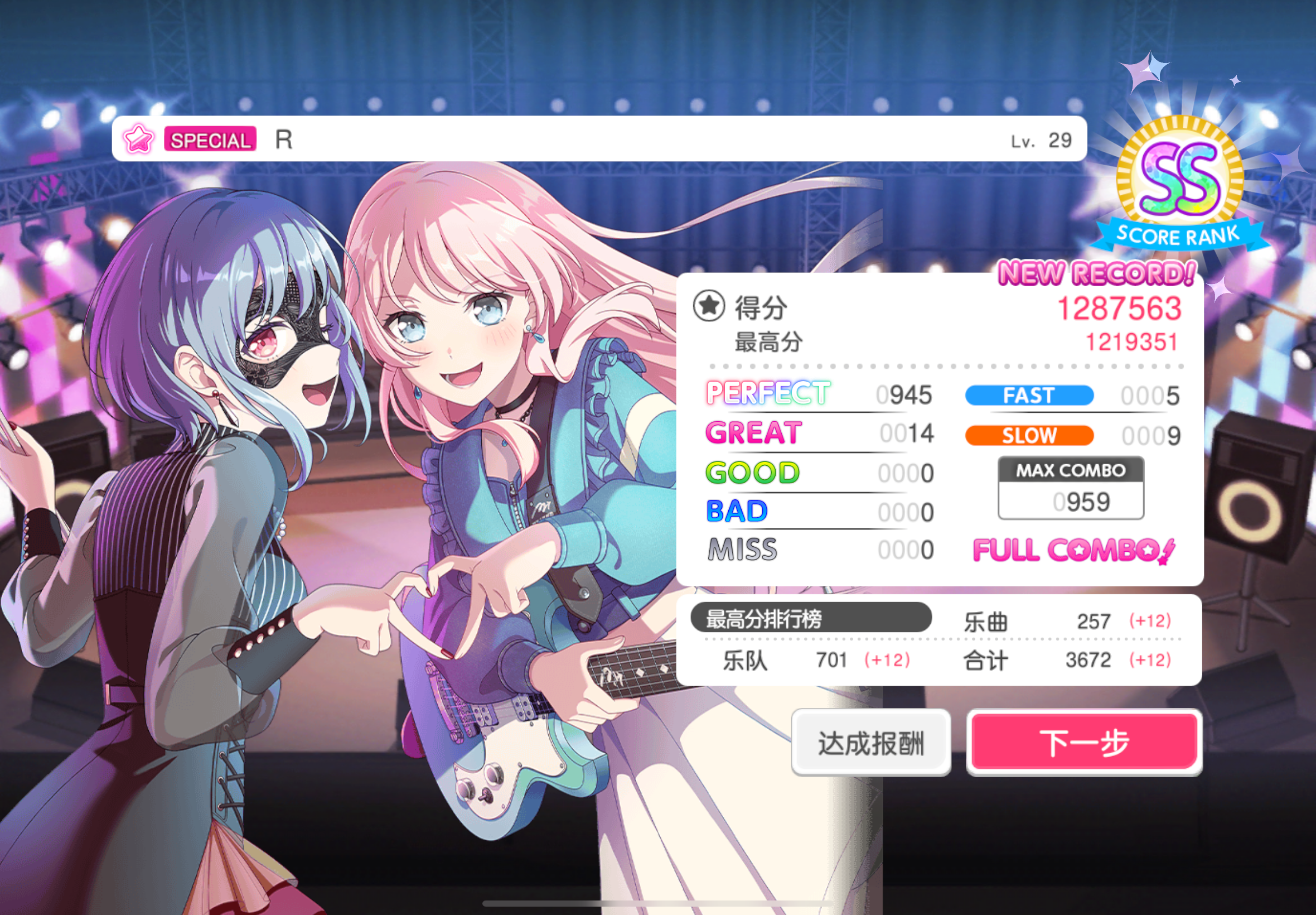Select the PERFECT count 945
Image resolution: width=1316 pixels, height=915 pixels.
(905, 394)
